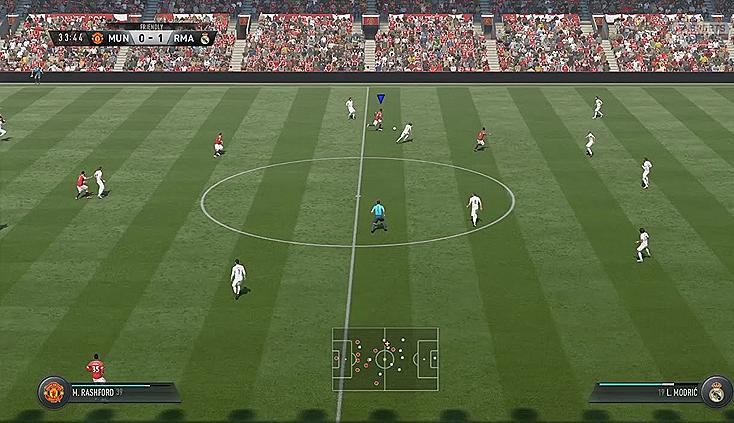The height and width of the screenshot is (423, 734).
Task: Click the RMA team badge on scoreboard
Action: (x=205, y=38)
